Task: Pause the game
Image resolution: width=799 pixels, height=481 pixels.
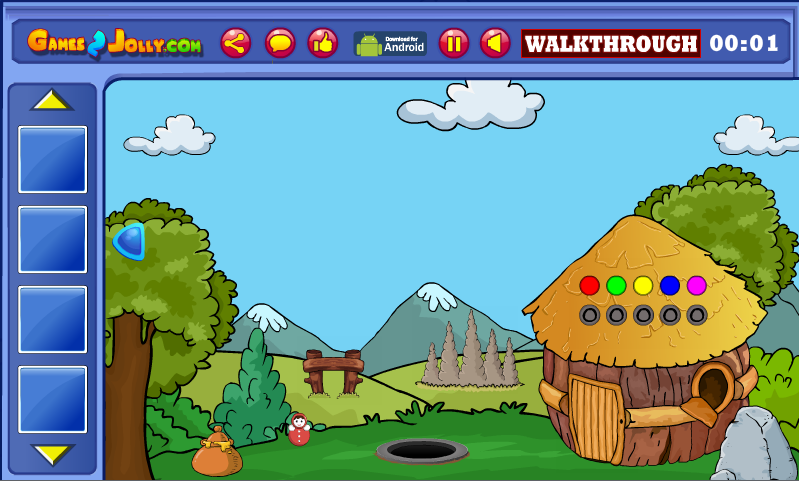Action: [453, 43]
